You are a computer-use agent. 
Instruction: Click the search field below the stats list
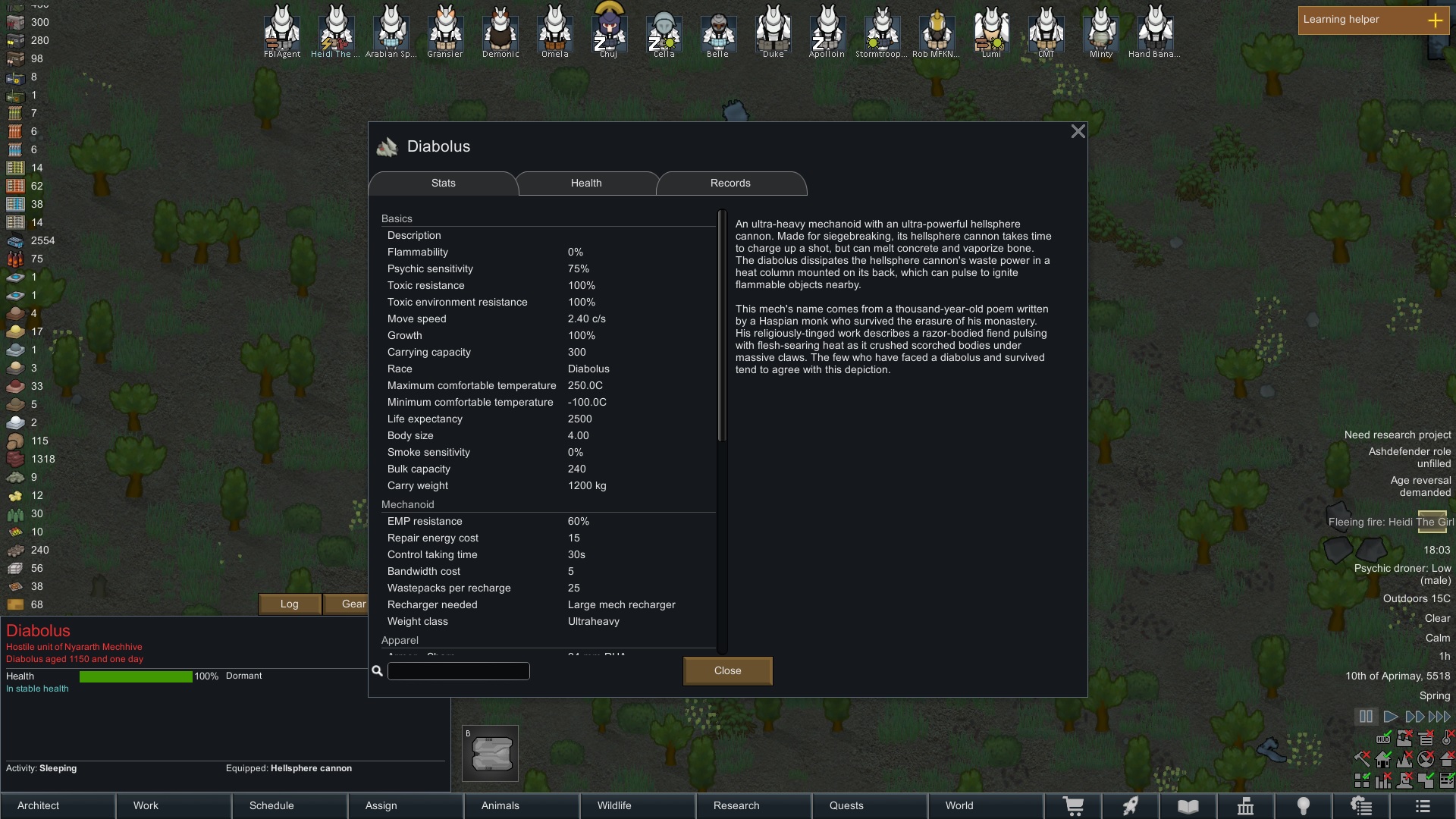coord(458,671)
